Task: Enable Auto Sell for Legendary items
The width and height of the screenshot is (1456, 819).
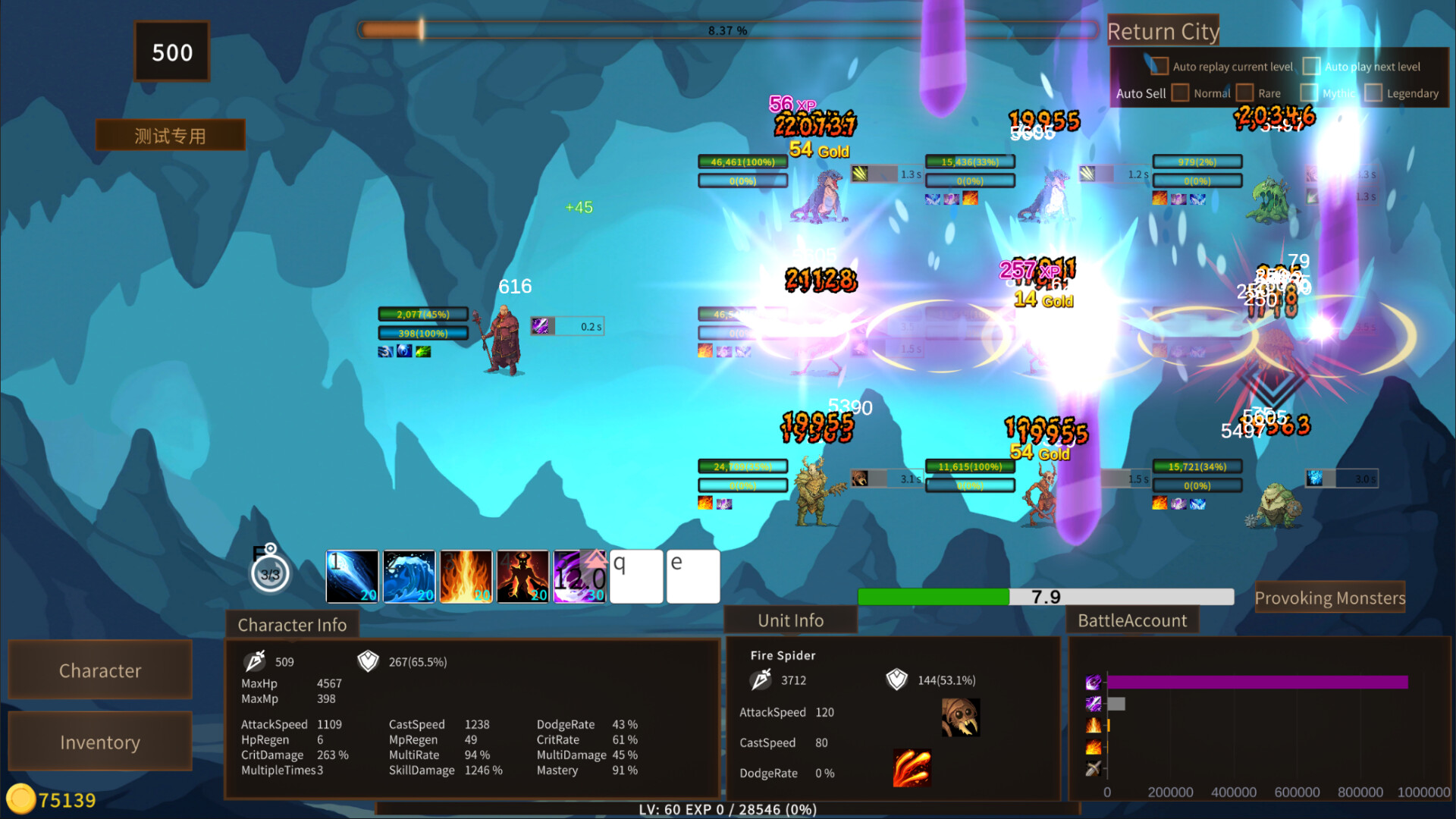Action: point(1373,93)
